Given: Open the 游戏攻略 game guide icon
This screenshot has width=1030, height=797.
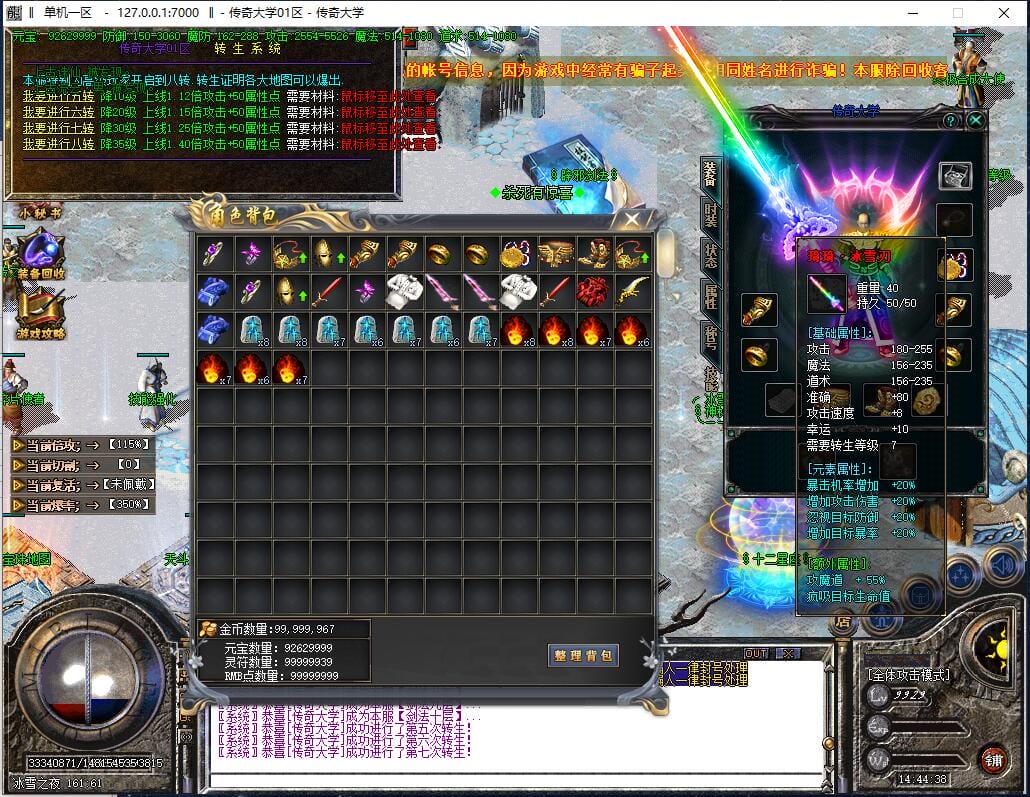Looking at the screenshot, I should [40, 312].
